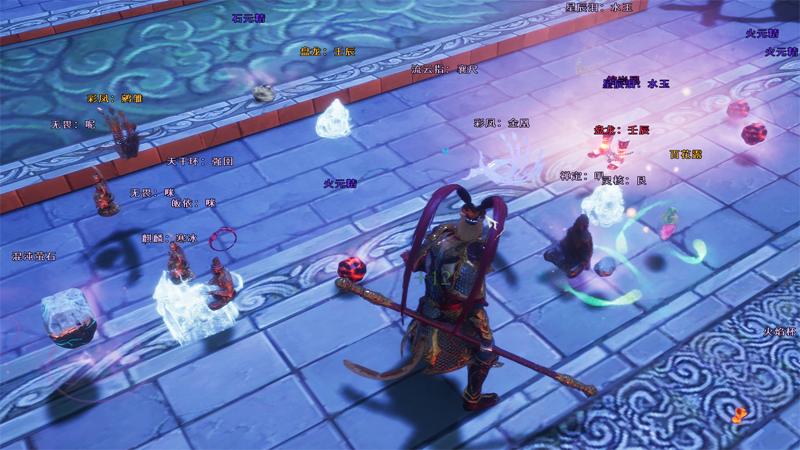Select the 彩凤：金凰 item label
Screen dimensions: 800x450
502,123
